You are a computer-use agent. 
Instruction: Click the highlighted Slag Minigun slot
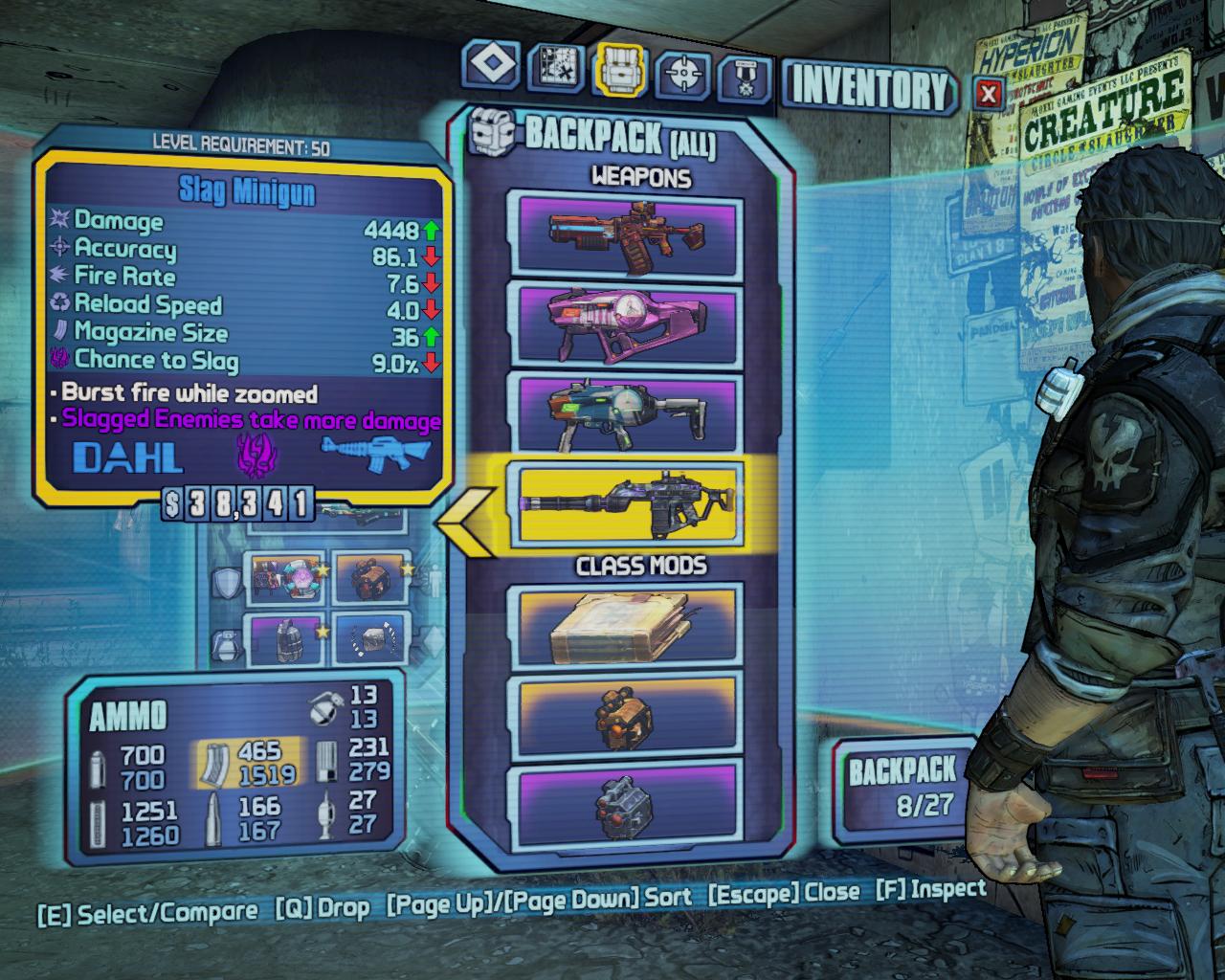coord(629,504)
